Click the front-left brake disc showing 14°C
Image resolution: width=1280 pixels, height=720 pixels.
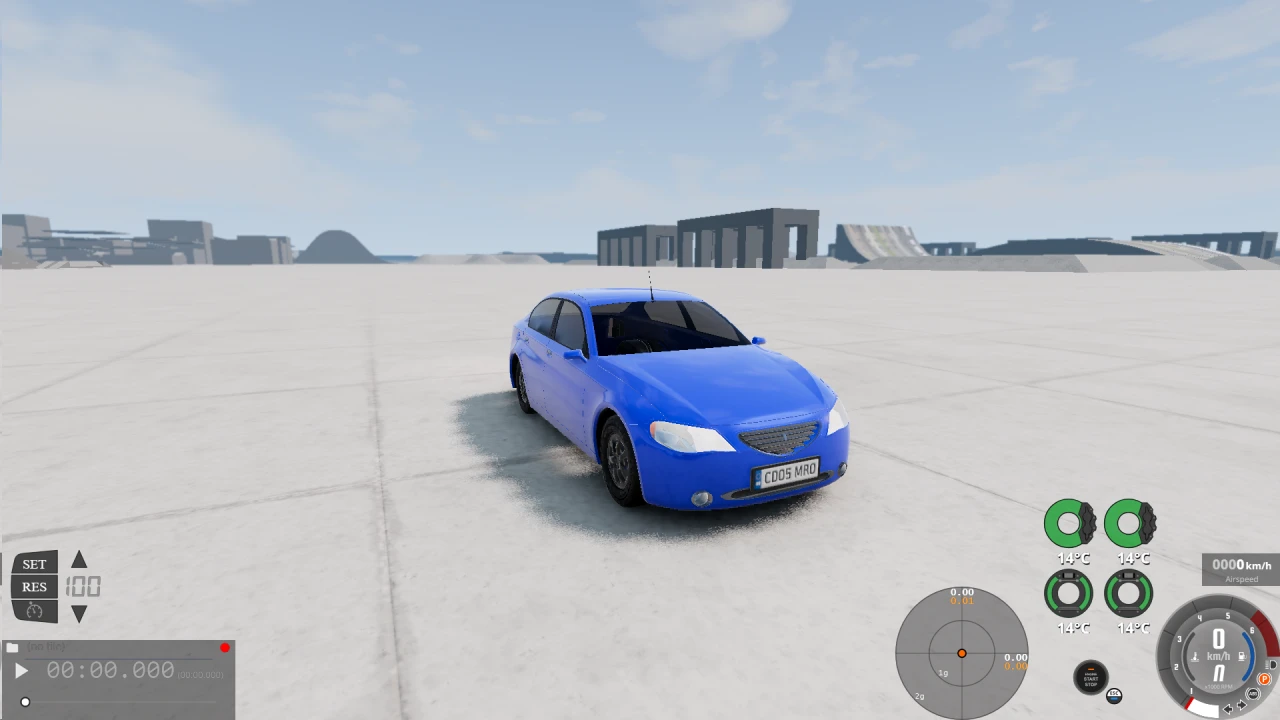pyautogui.click(x=1069, y=522)
